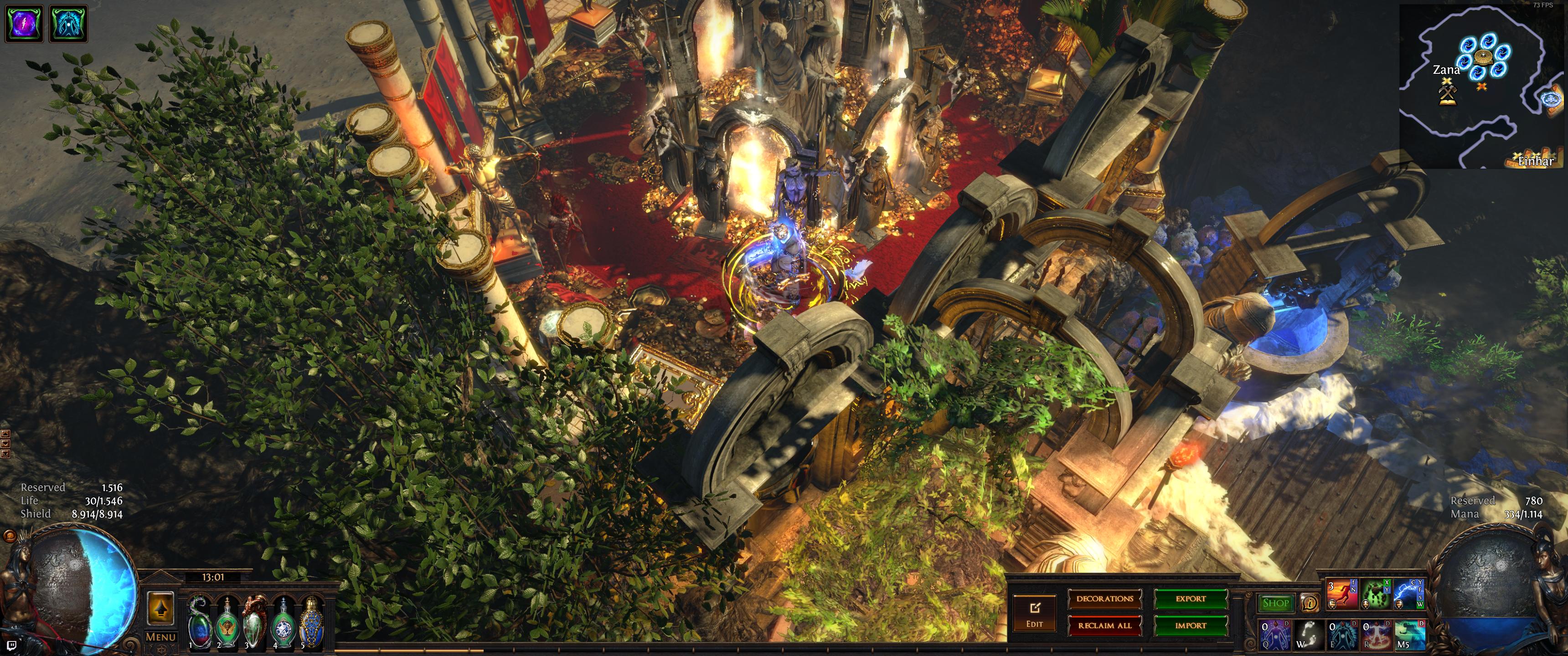Export the hideout layout
This screenshot has width=1568, height=656.
[x=1191, y=599]
